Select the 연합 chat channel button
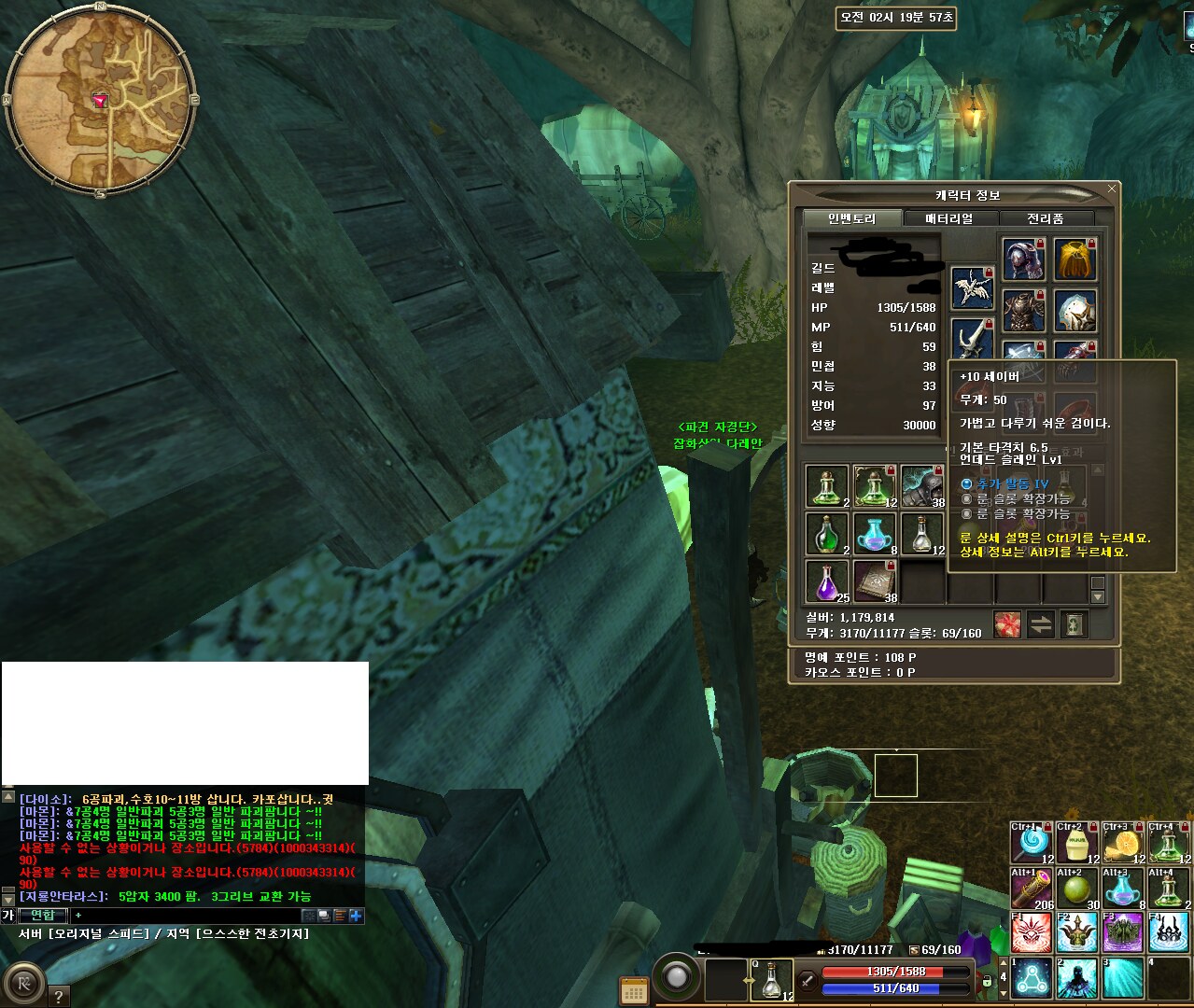The image size is (1194, 1008). coord(43,916)
